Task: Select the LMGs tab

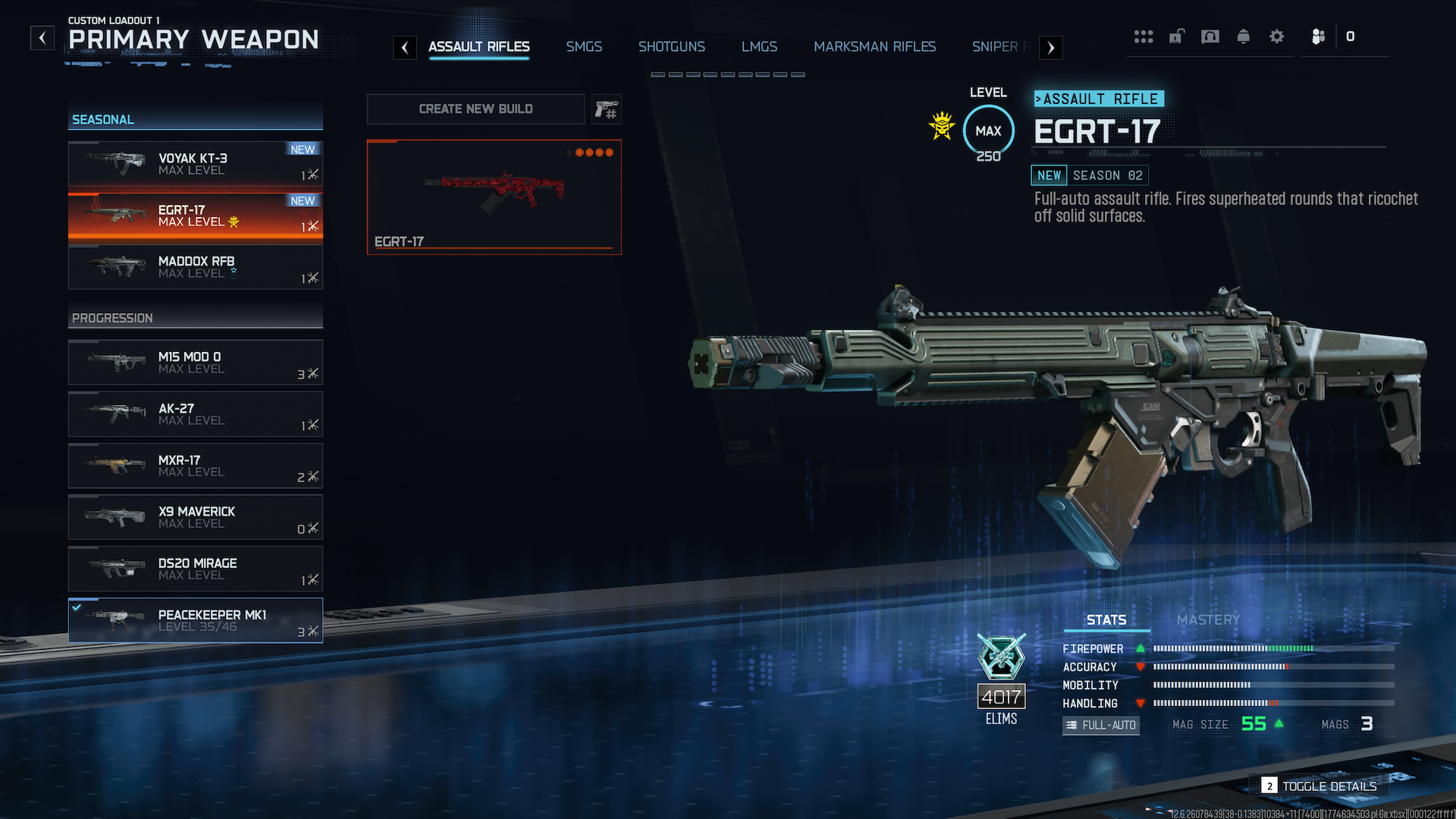Action: [x=759, y=47]
